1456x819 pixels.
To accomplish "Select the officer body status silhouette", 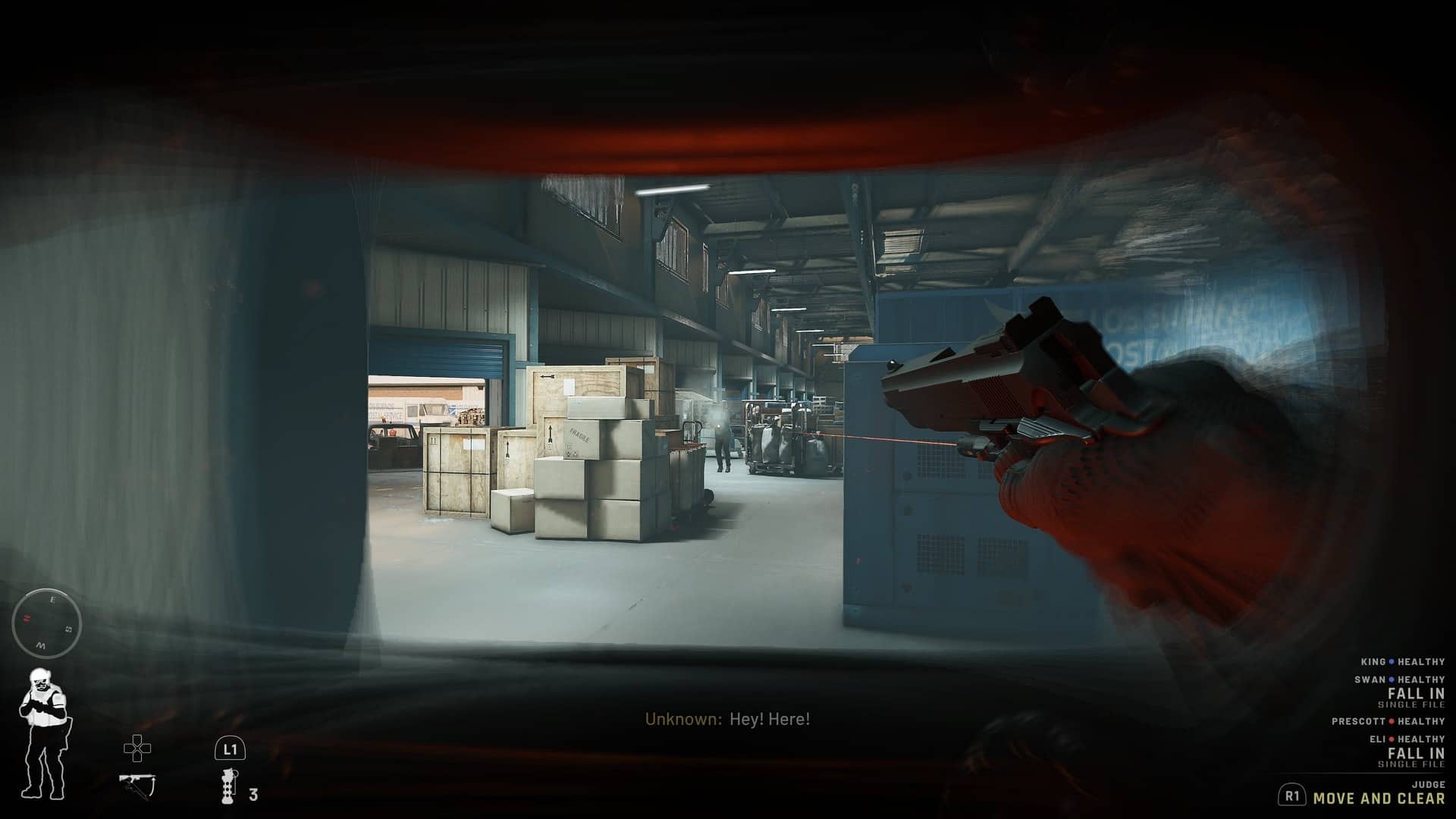I will tap(44, 734).
